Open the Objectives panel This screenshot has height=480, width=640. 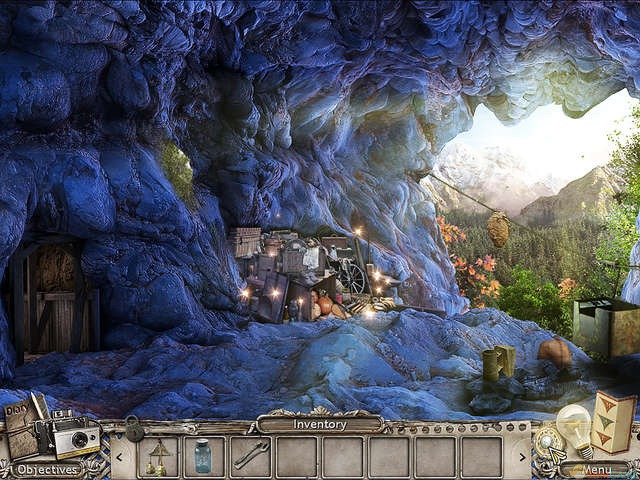point(46,468)
